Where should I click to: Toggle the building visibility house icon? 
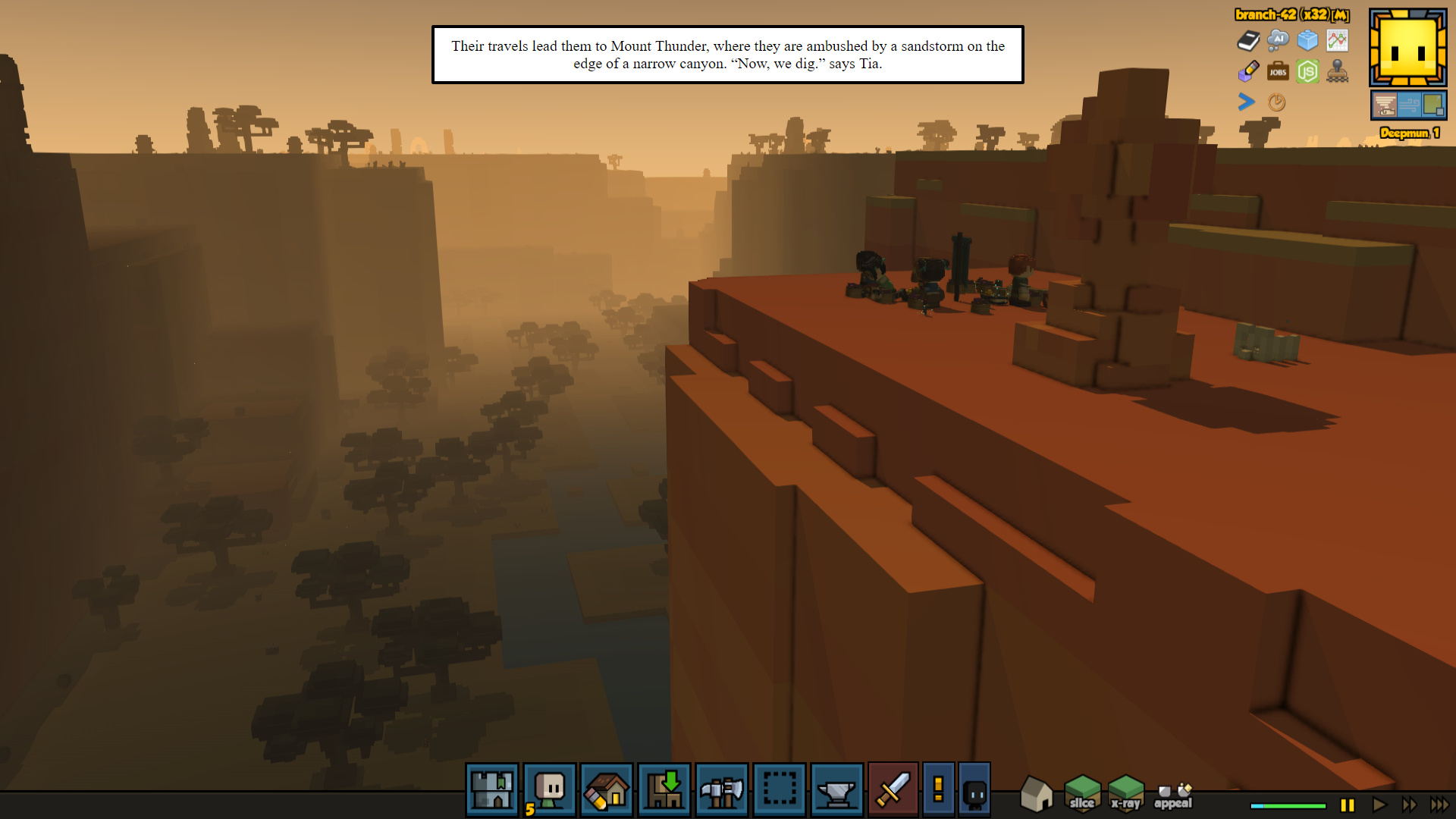pos(1036,793)
